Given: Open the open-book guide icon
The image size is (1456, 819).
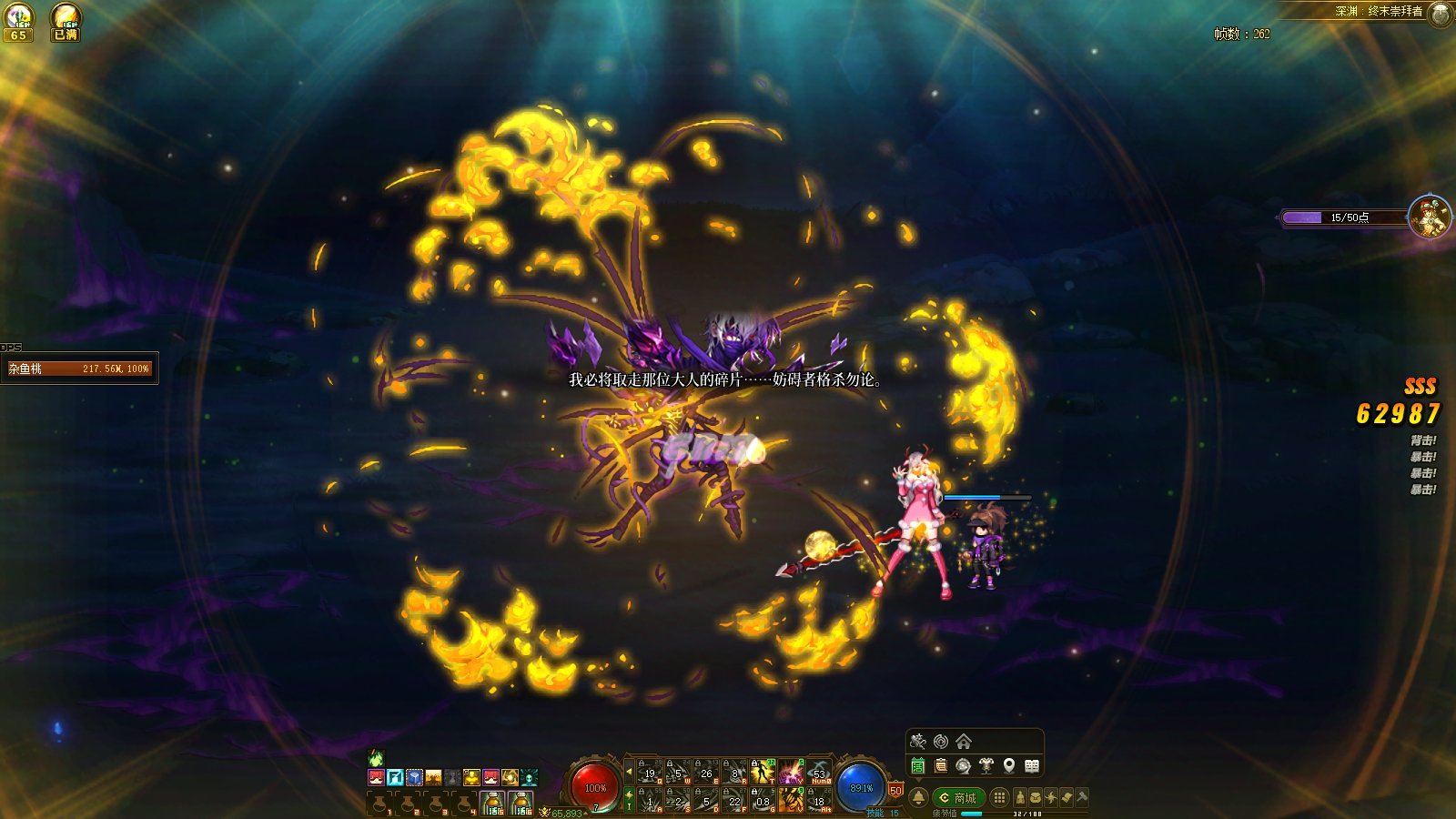Looking at the screenshot, I should click(x=1032, y=766).
